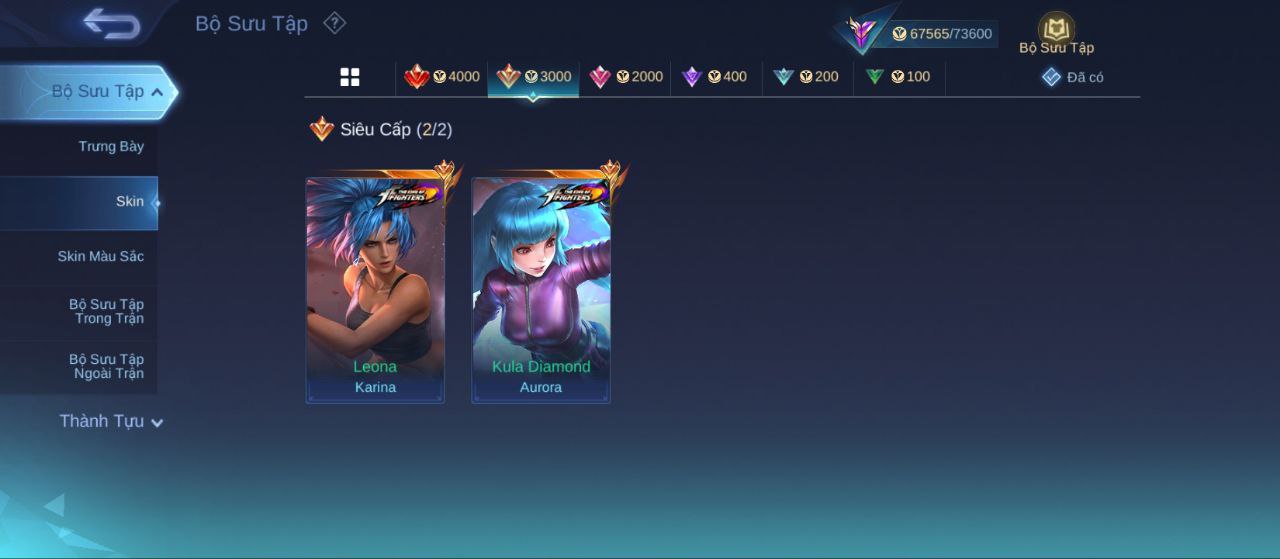
Task: Choose Bộ Sưu Tập Ngoài Trận
Action: click(106, 367)
